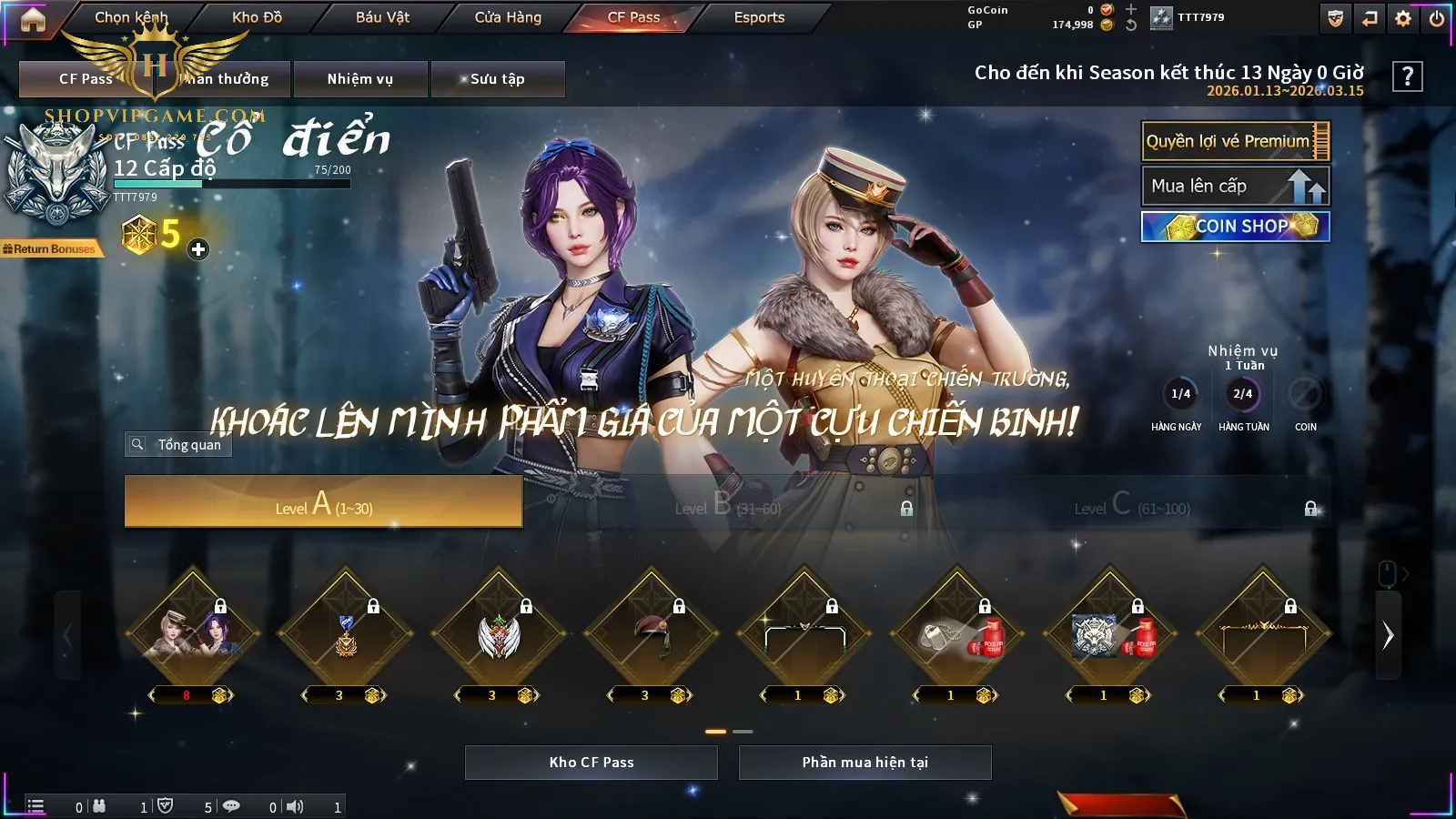This screenshot has height=819, width=1456.
Task: Click the power exit icon
Action: [1437, 18]
